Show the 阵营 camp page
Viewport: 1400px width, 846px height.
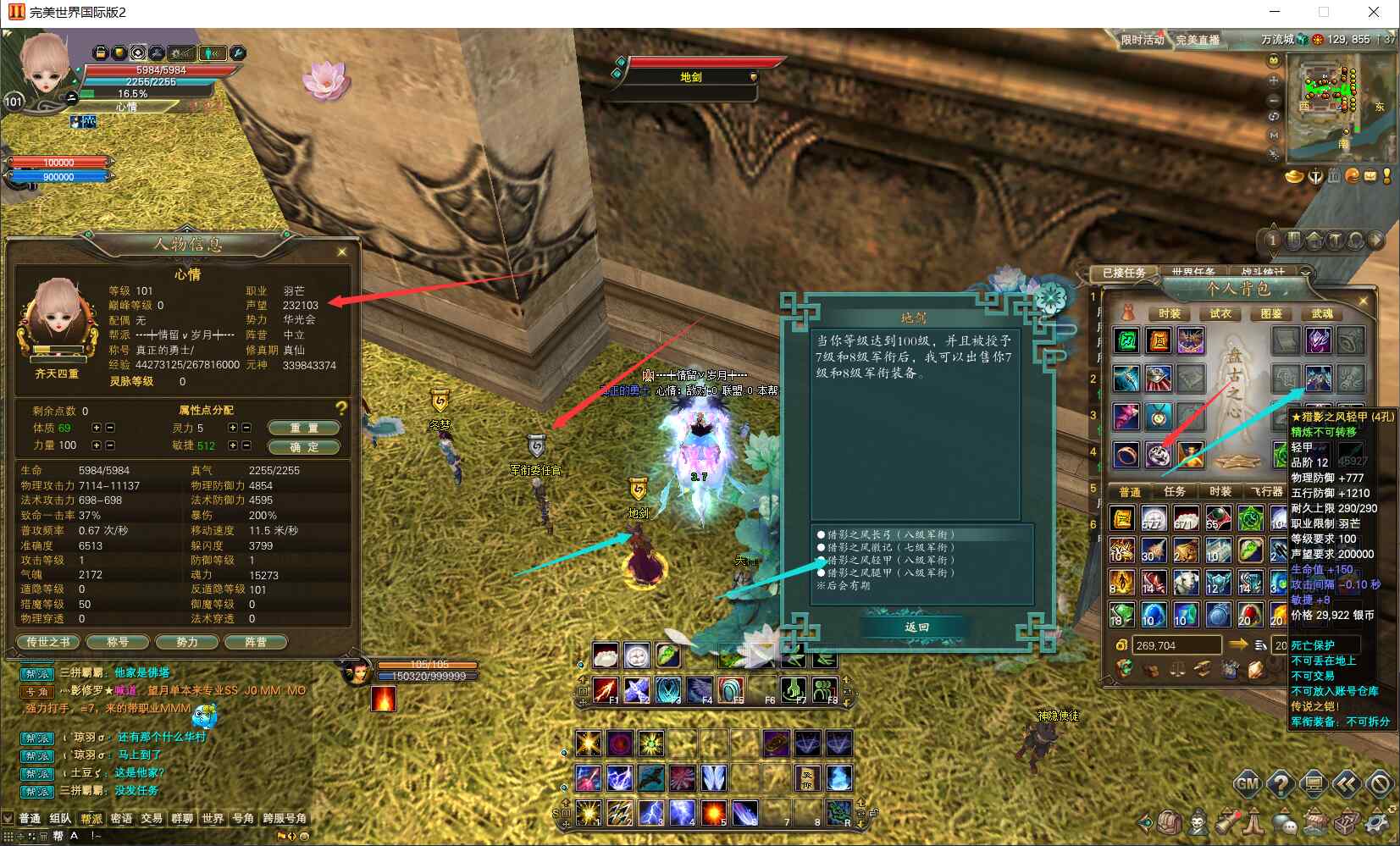[x=255, y=642]
